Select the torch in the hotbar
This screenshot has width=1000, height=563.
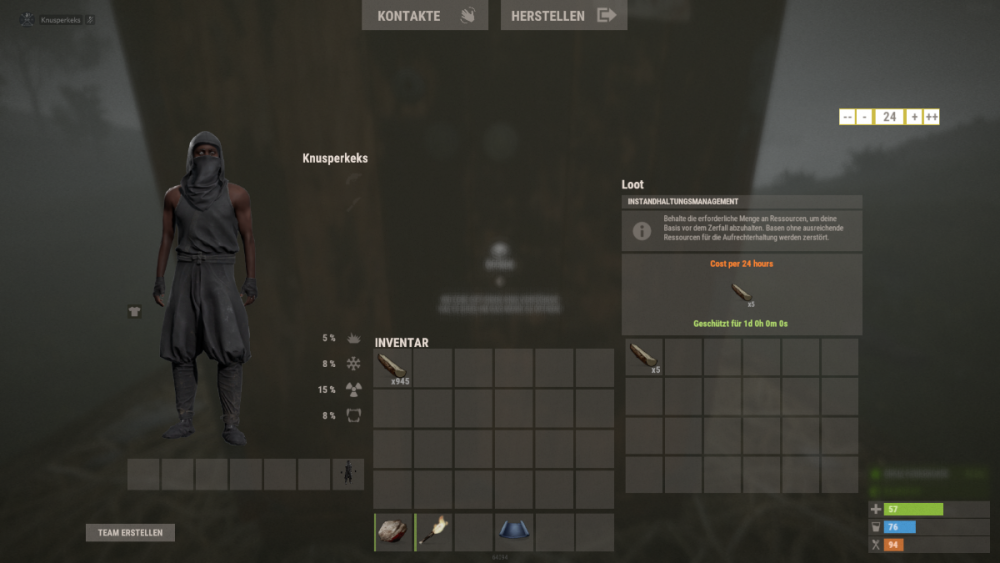(x=434, y=532)
